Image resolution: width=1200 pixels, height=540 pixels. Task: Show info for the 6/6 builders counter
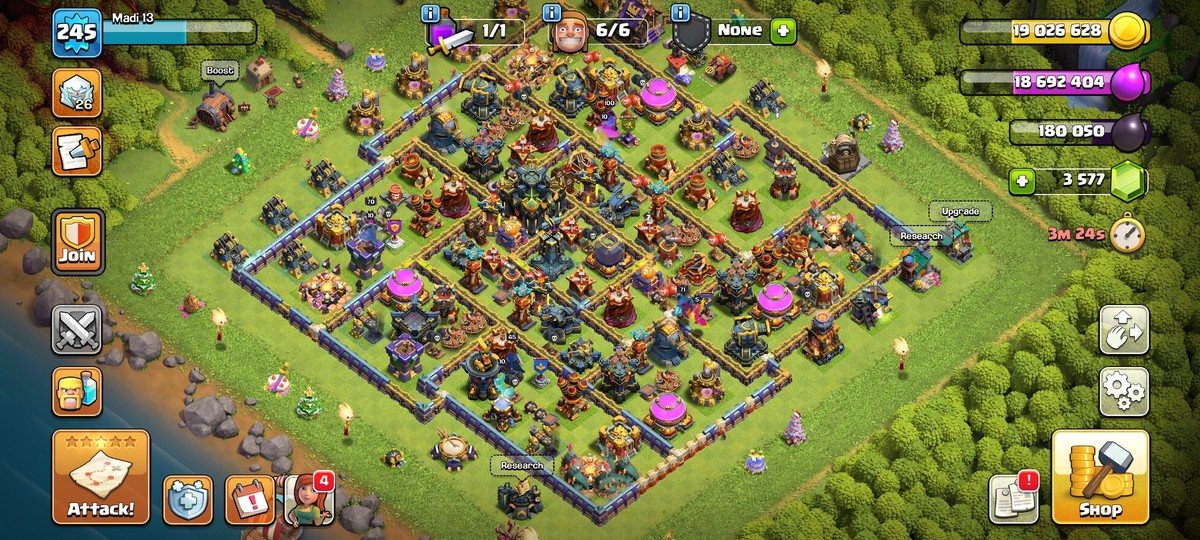click(552, 13)
